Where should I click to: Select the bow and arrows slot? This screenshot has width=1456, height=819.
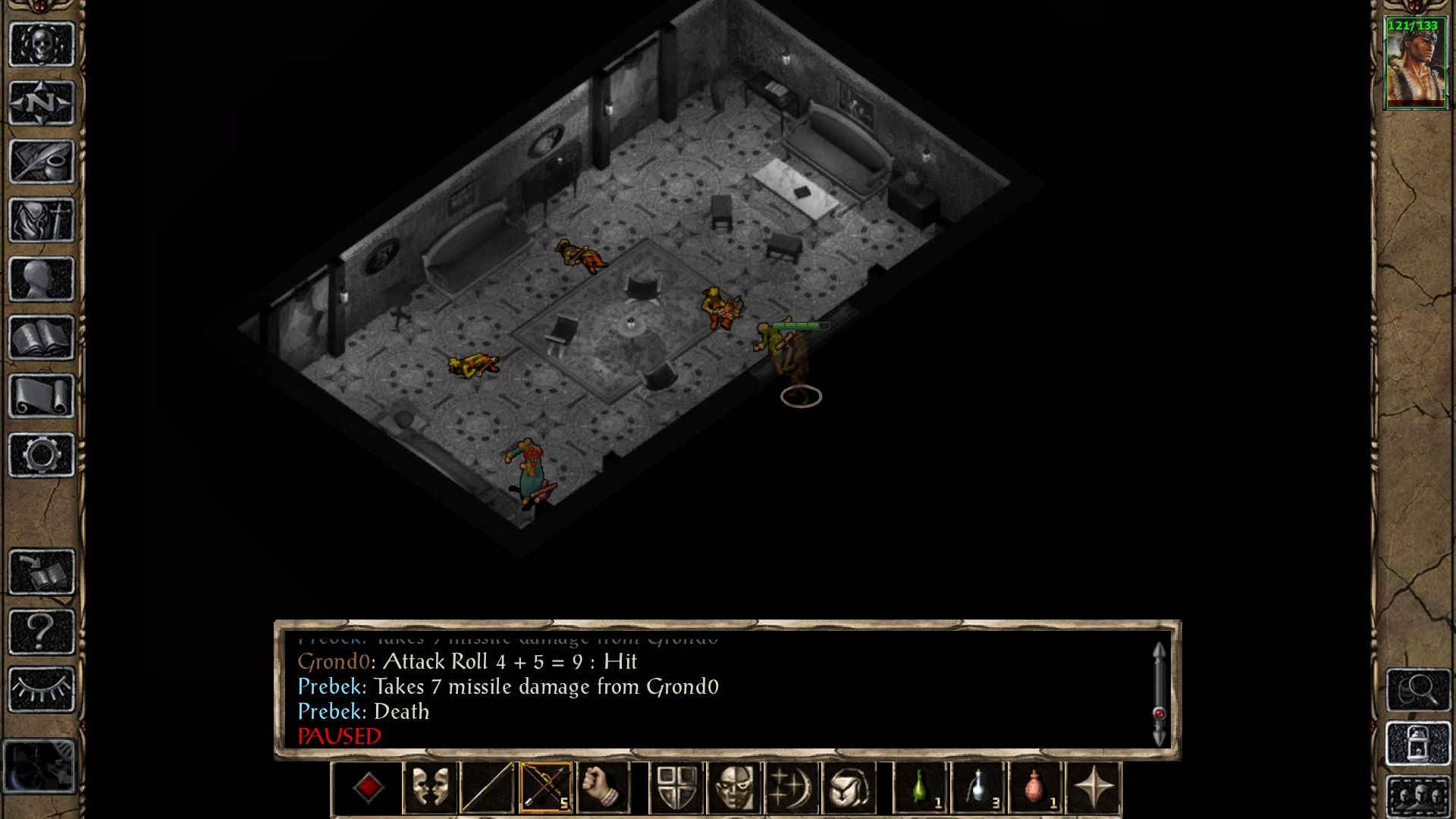(x=545, y=788)
